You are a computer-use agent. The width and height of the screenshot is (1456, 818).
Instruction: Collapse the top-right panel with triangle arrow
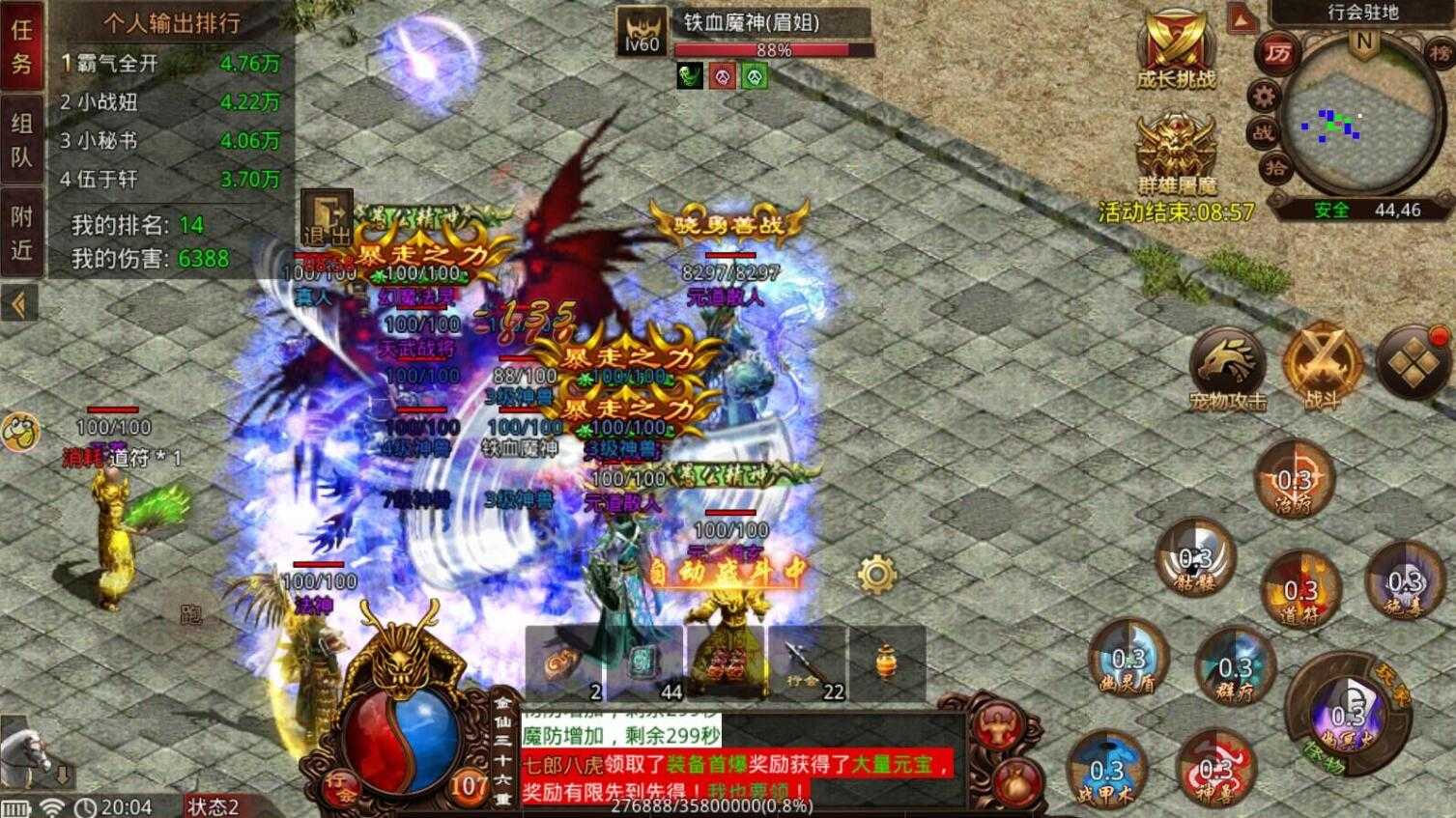(1241, 18)
